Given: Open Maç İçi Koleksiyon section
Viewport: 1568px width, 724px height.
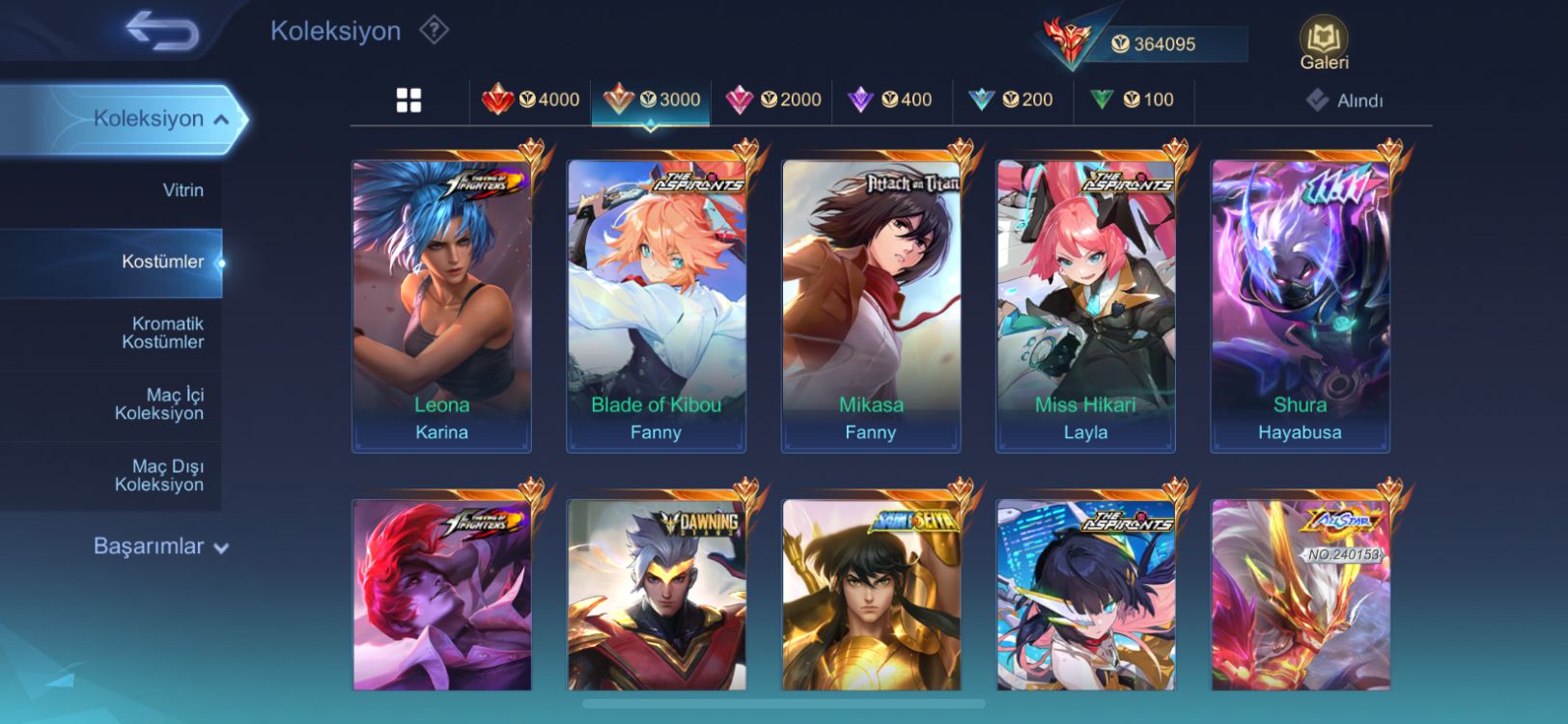Looking at the screenshot, I should coord(160,404).
